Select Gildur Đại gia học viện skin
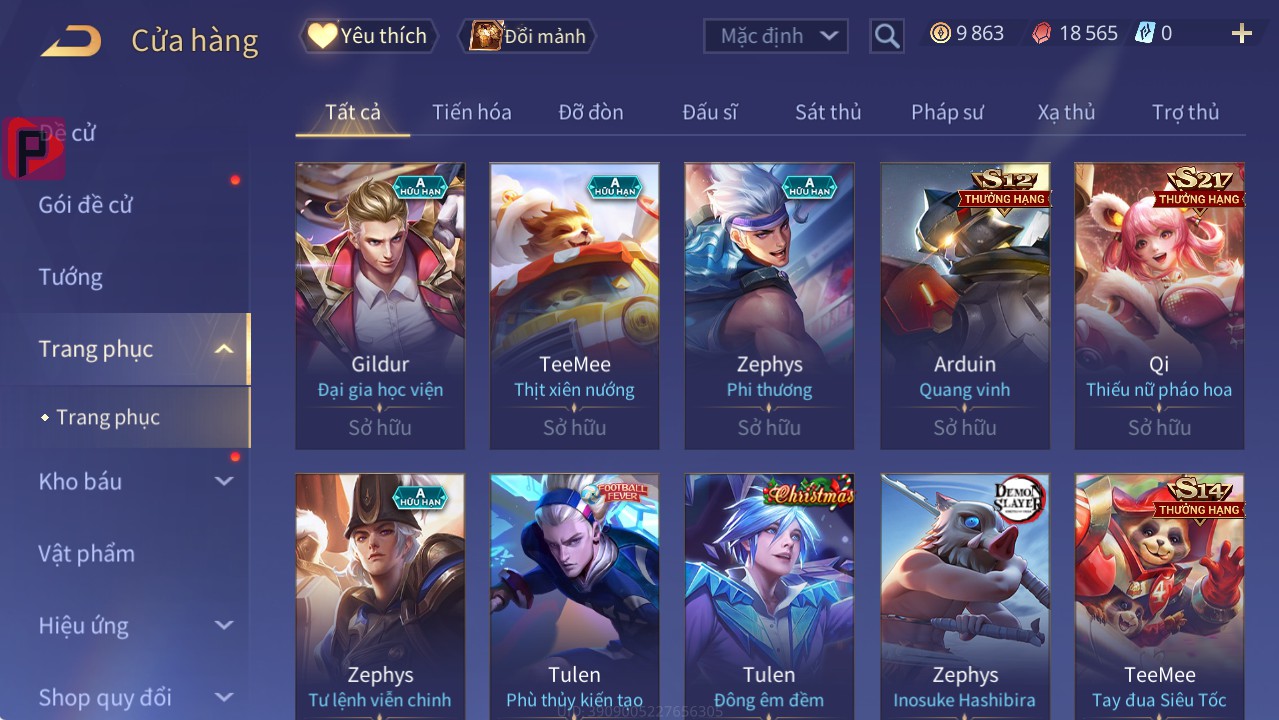The image size is (1279, 720). pyautogui.click(x=380, y=305)
